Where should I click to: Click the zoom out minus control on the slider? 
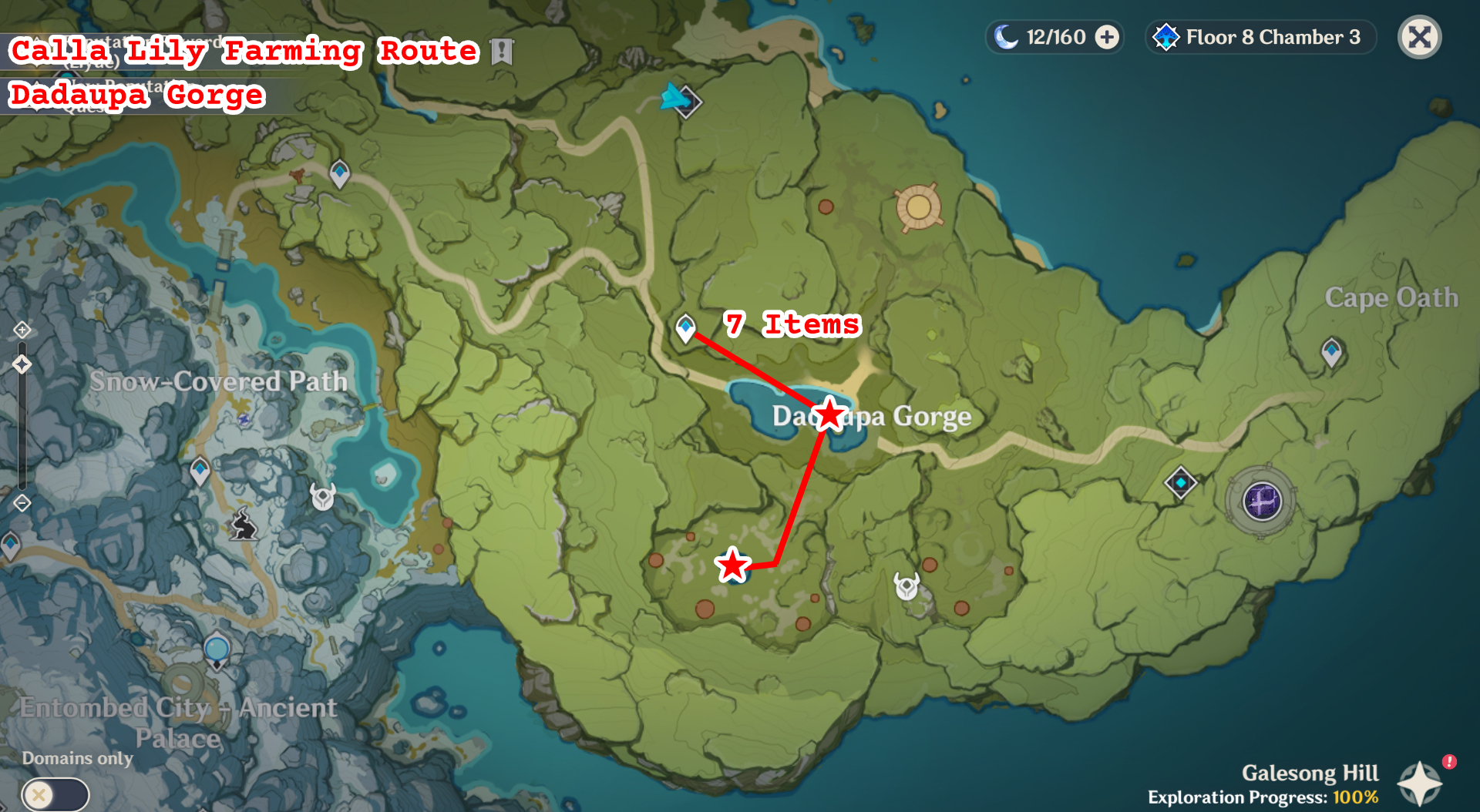(22, 503)
